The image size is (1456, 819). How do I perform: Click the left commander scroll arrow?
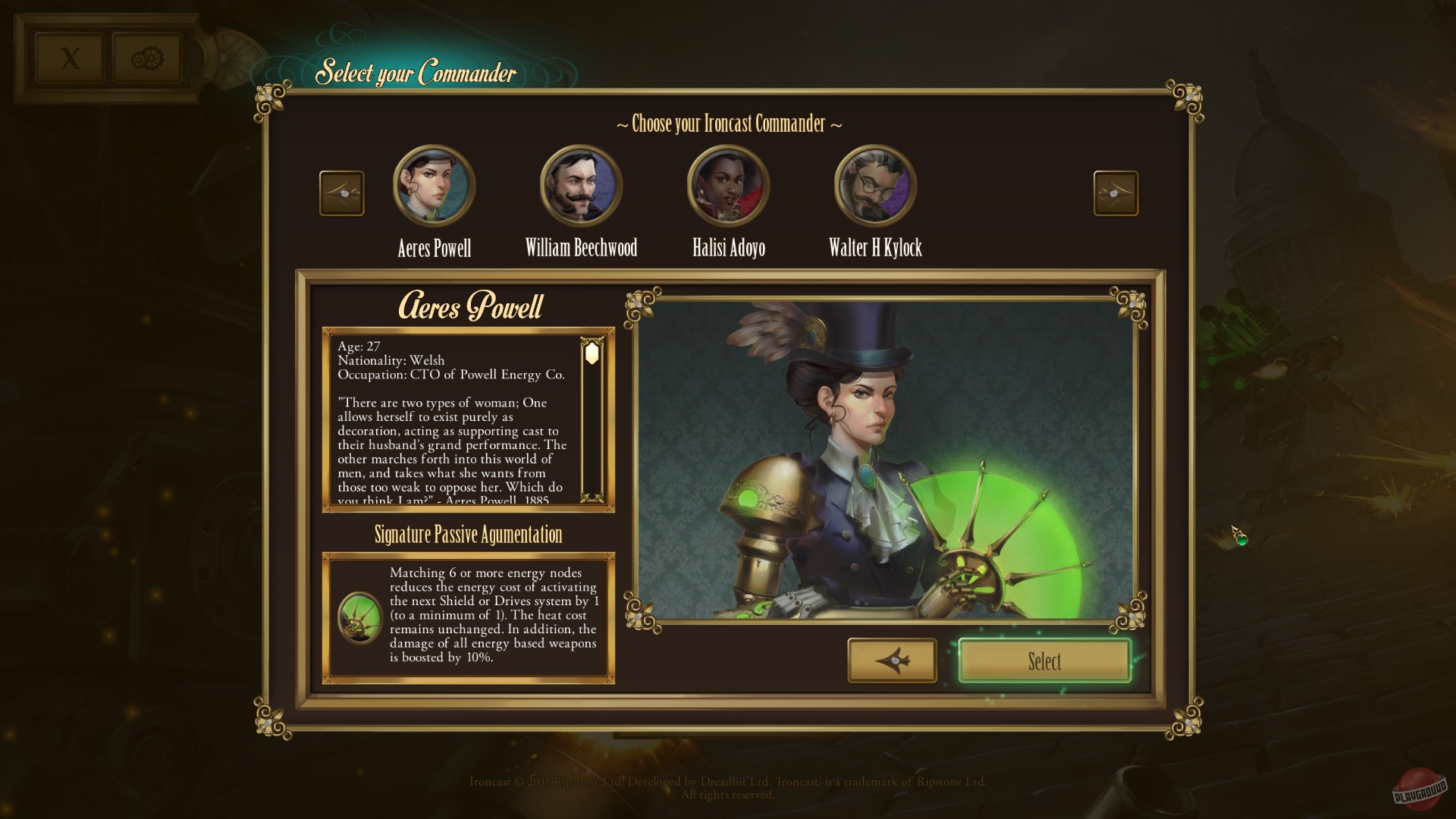(341, 193)
